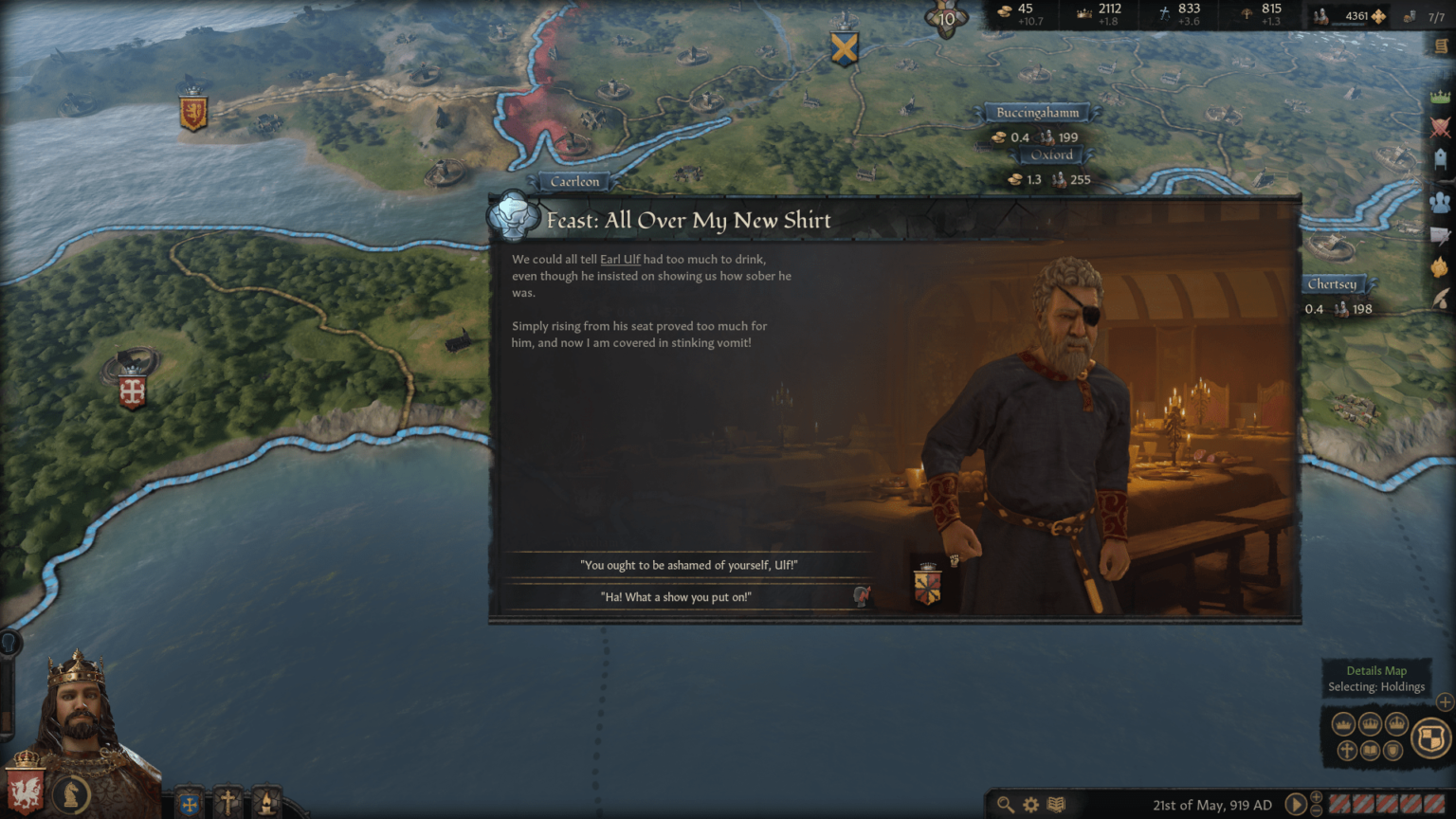
Task: Select the large checkered shield map mode
Action: (1430, 737)
